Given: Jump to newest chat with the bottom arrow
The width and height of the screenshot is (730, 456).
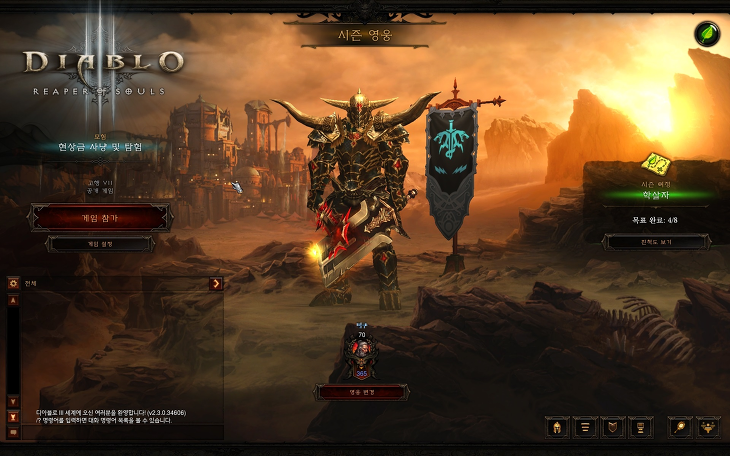Looking at the screenshot, I should (x=14, y=416).
